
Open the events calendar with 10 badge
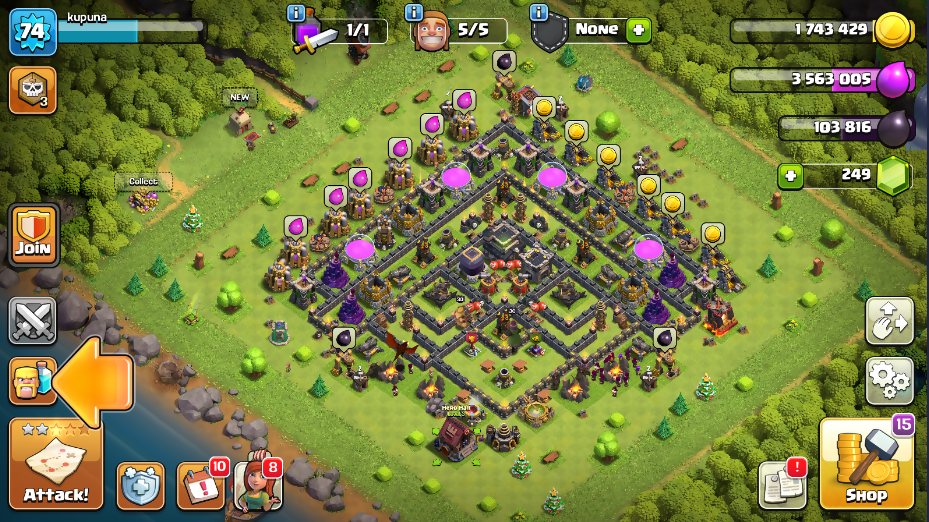(200, 485)
